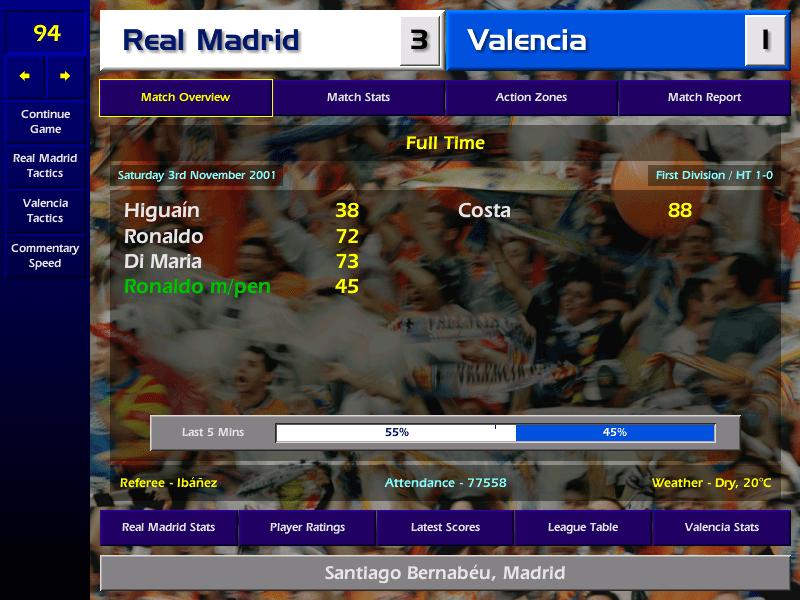800x600 pixels.
Task: Select the Real Madrid team name header
Action: [x=250, y=41]
